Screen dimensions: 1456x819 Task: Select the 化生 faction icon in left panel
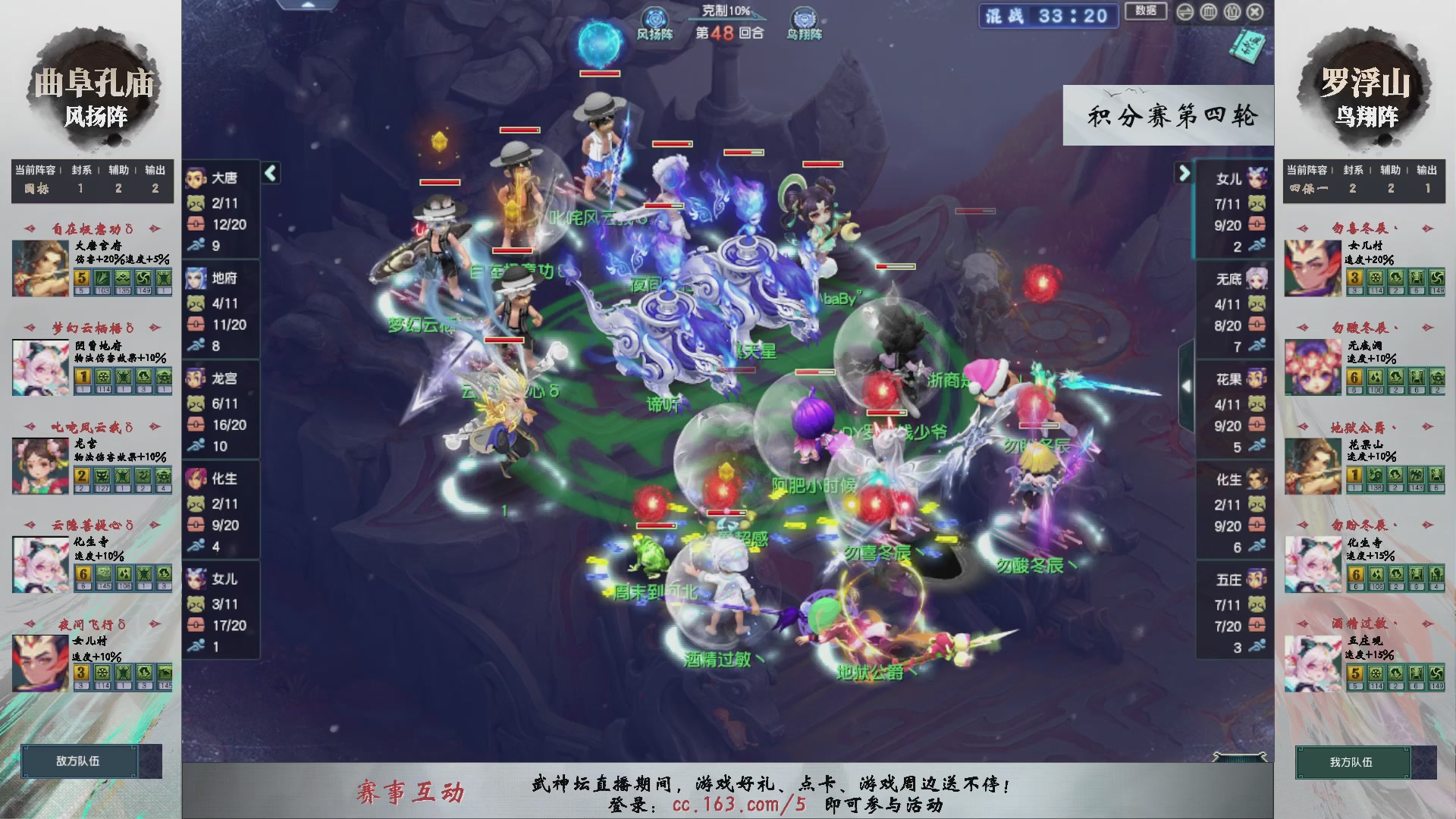tap(197, 479)
